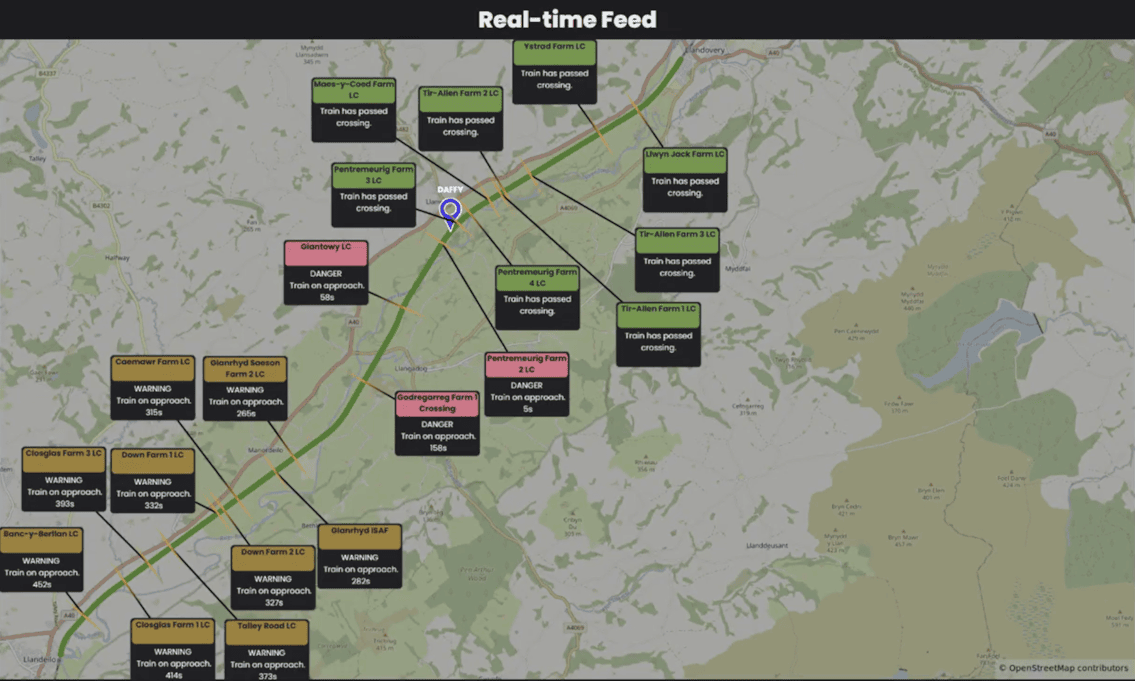Click the Down Farm 2 LC card
The width and height of the screenshot is (1135, 681).
pos(273,577)
